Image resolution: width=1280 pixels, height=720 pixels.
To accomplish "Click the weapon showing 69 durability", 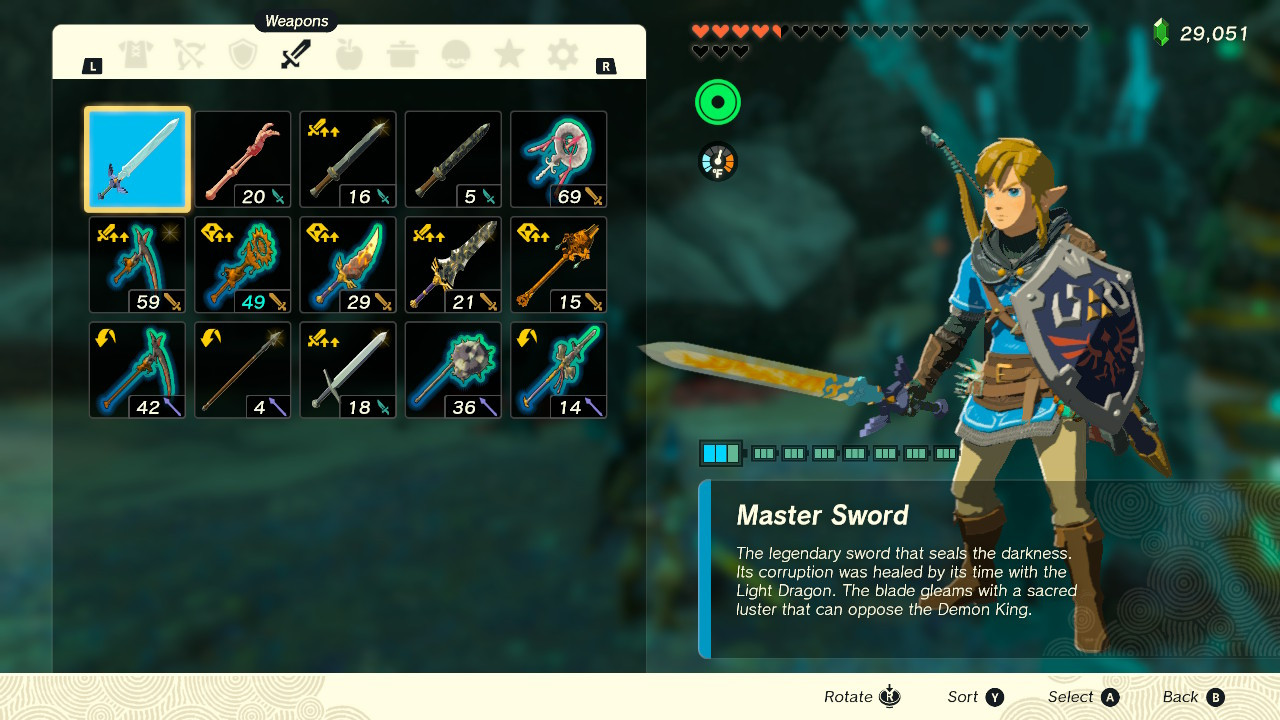I will point(558,159).
